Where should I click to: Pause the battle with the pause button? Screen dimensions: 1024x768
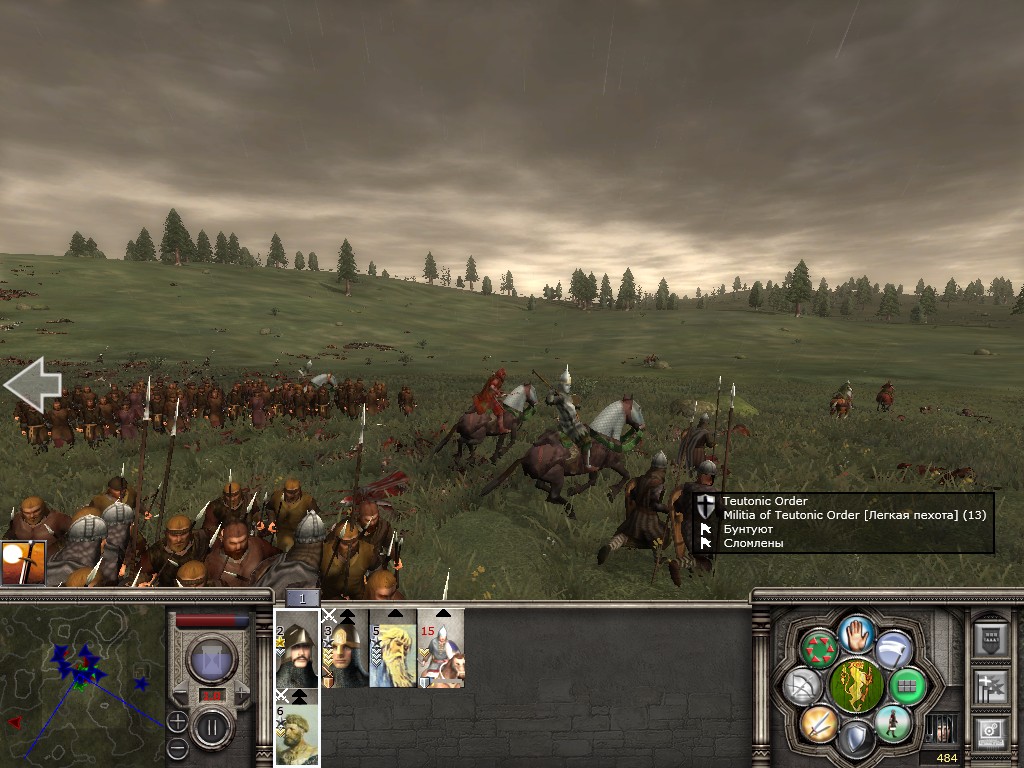coord(212,727)
